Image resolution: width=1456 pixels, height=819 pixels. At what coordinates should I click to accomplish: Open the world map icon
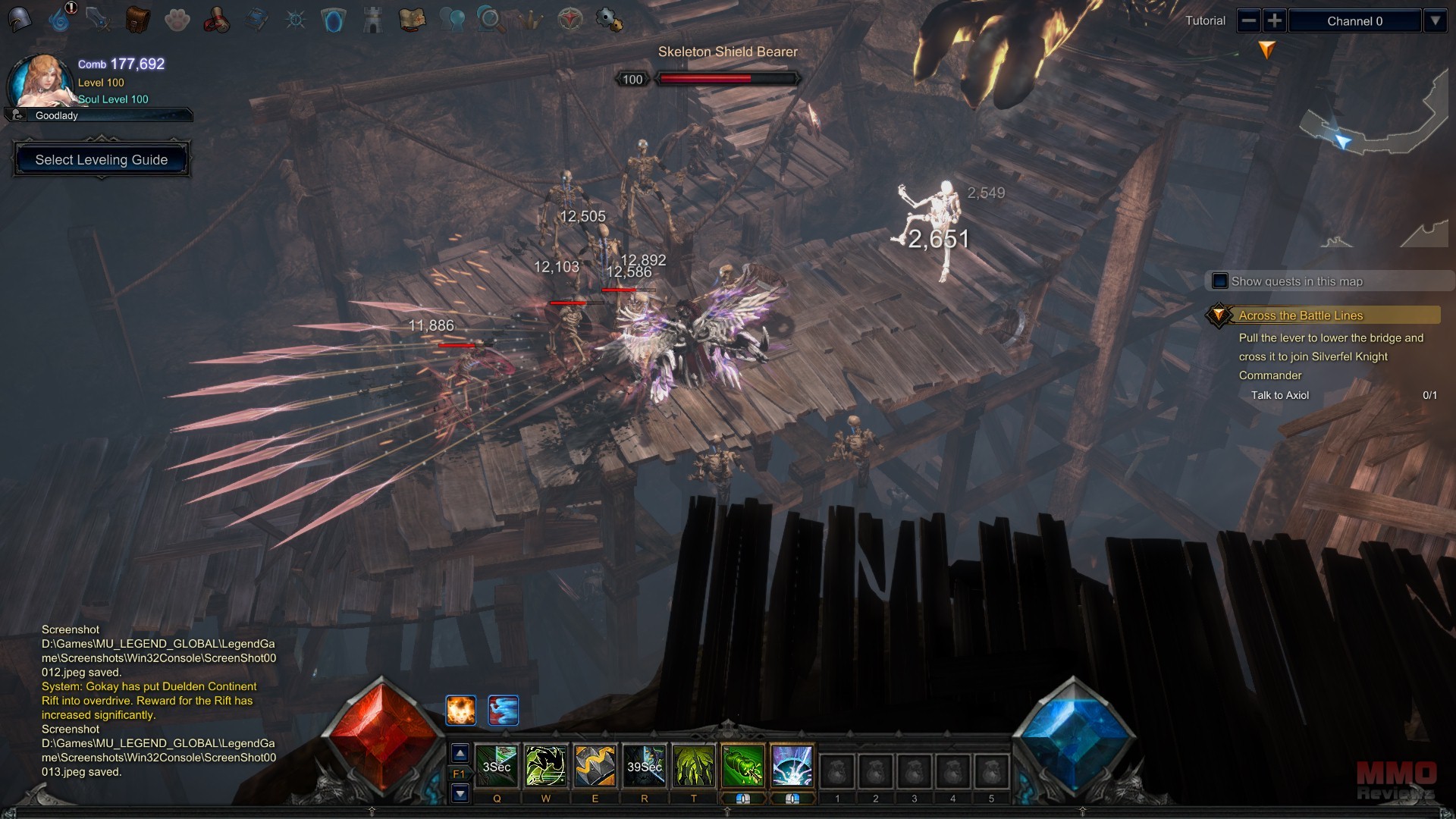click(x=413, y=19)
